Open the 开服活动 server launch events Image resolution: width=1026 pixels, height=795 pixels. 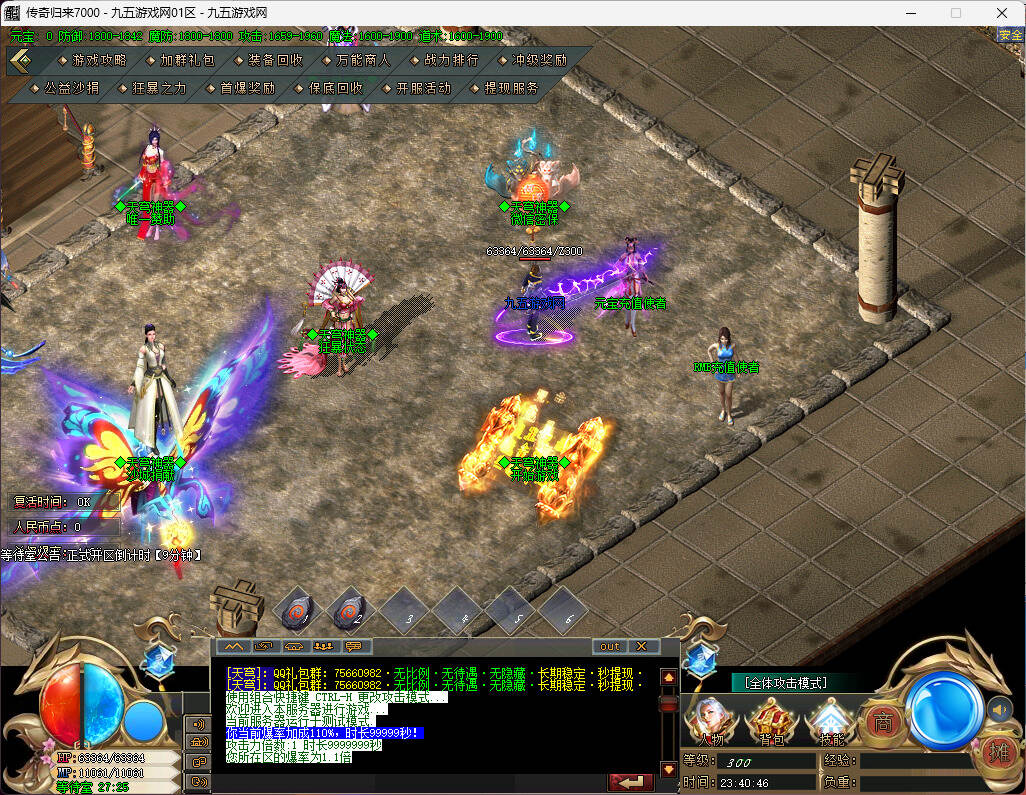[x=423, y=88]
